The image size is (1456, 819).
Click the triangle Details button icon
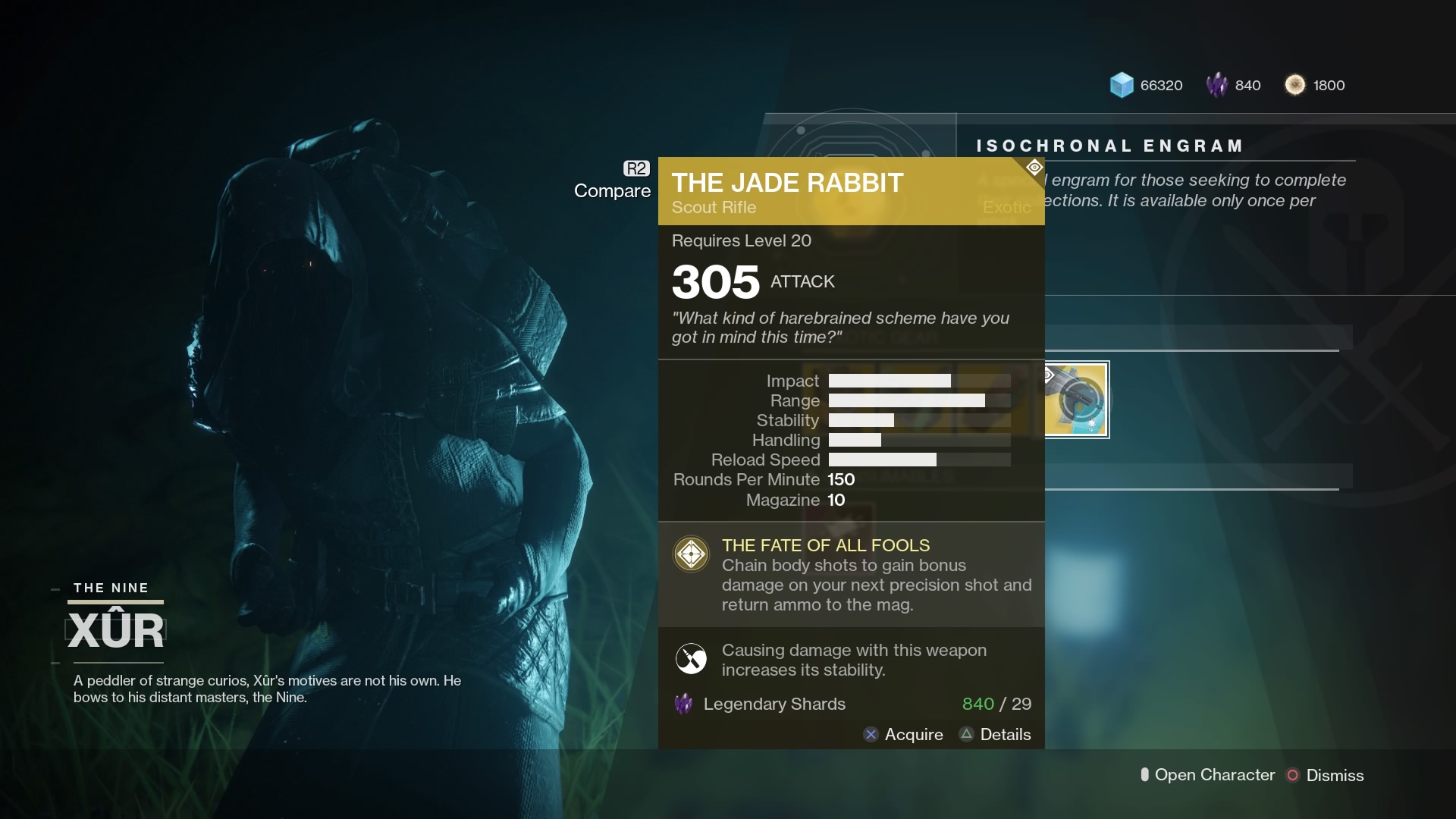(966, 735)
